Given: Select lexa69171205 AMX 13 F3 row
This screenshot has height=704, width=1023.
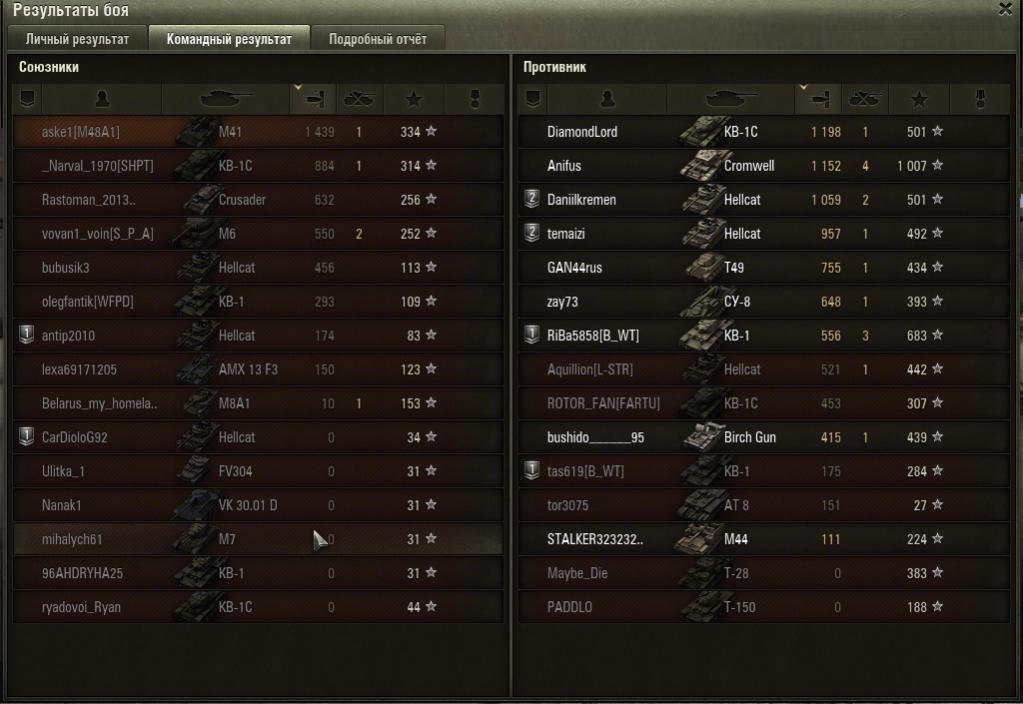Looking at the screenshot, I should [x=257, y=370].
